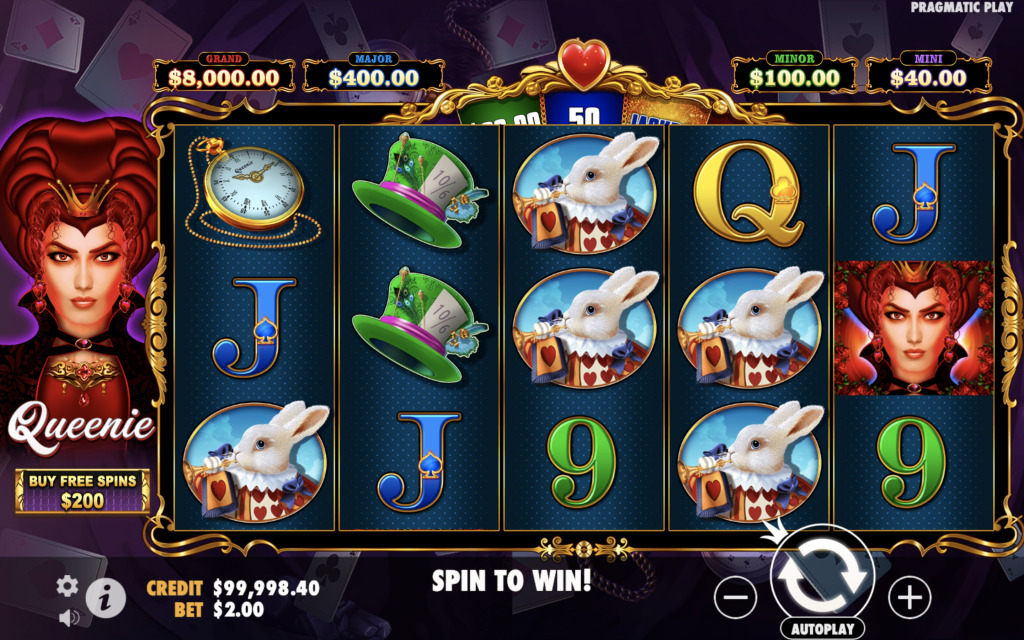The width and height of the screenshot is (1024, 640).
Task: Show the game info paytable
Action: (104, 598)
